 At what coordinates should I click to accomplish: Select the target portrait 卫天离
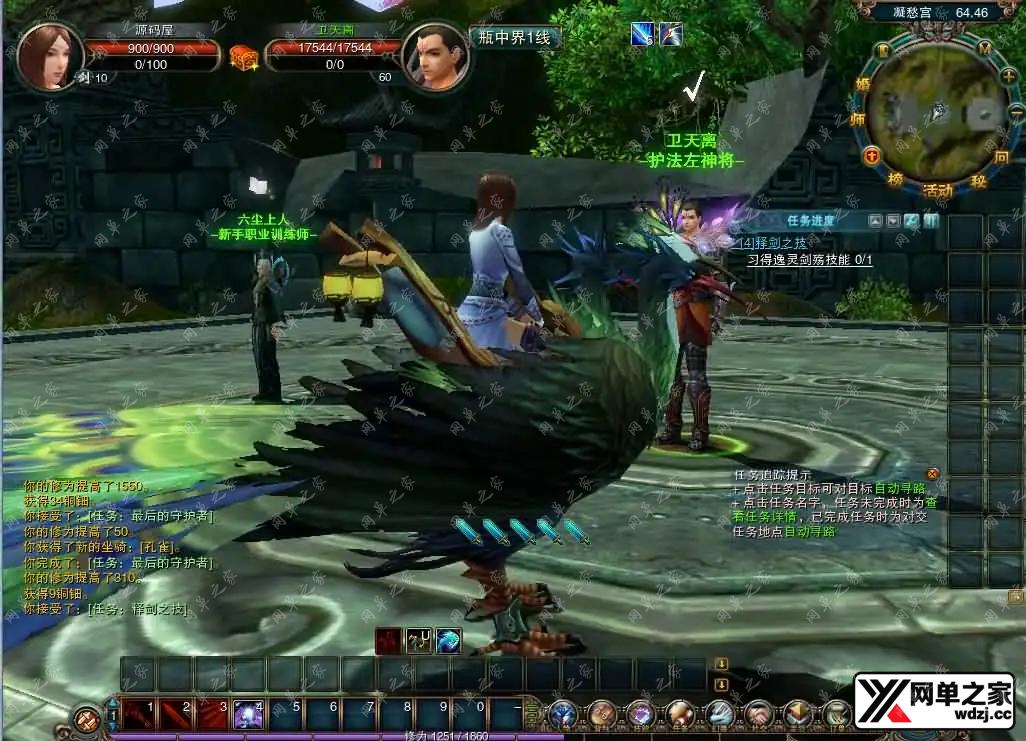[x=436, y=57]
